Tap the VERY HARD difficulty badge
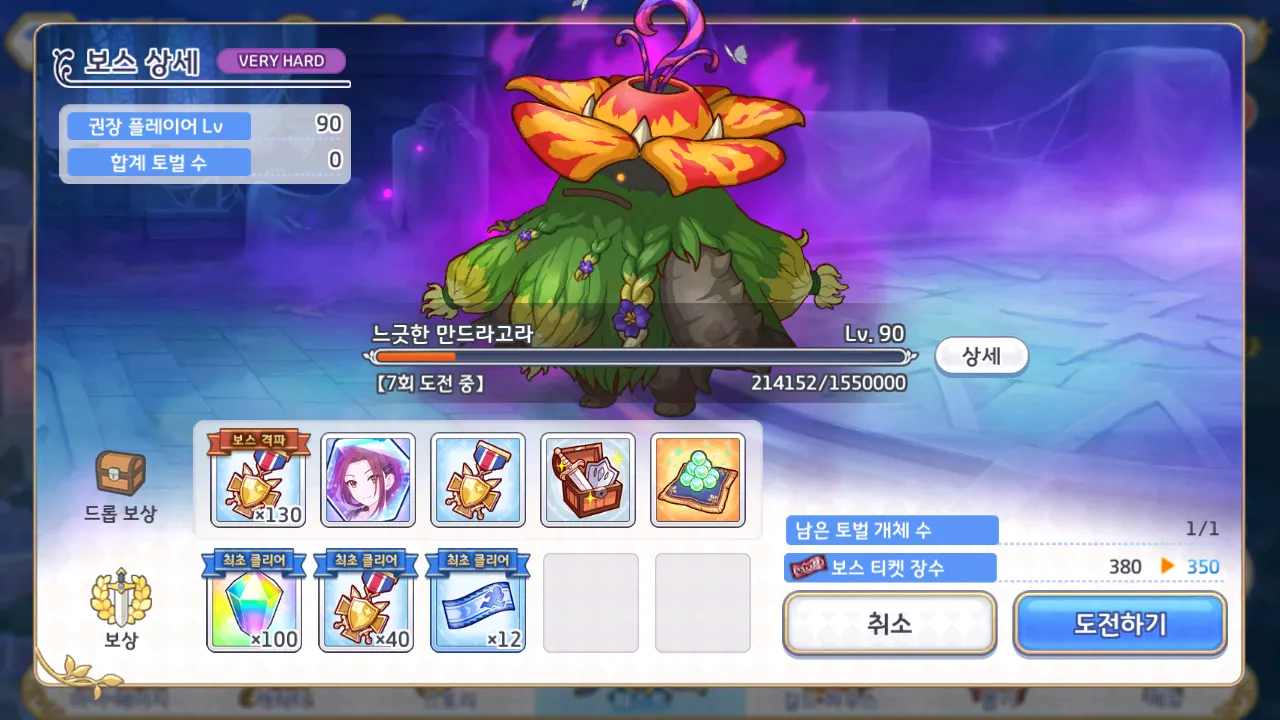This screenshot has height=720, width=1280. [x=281, y=61]
